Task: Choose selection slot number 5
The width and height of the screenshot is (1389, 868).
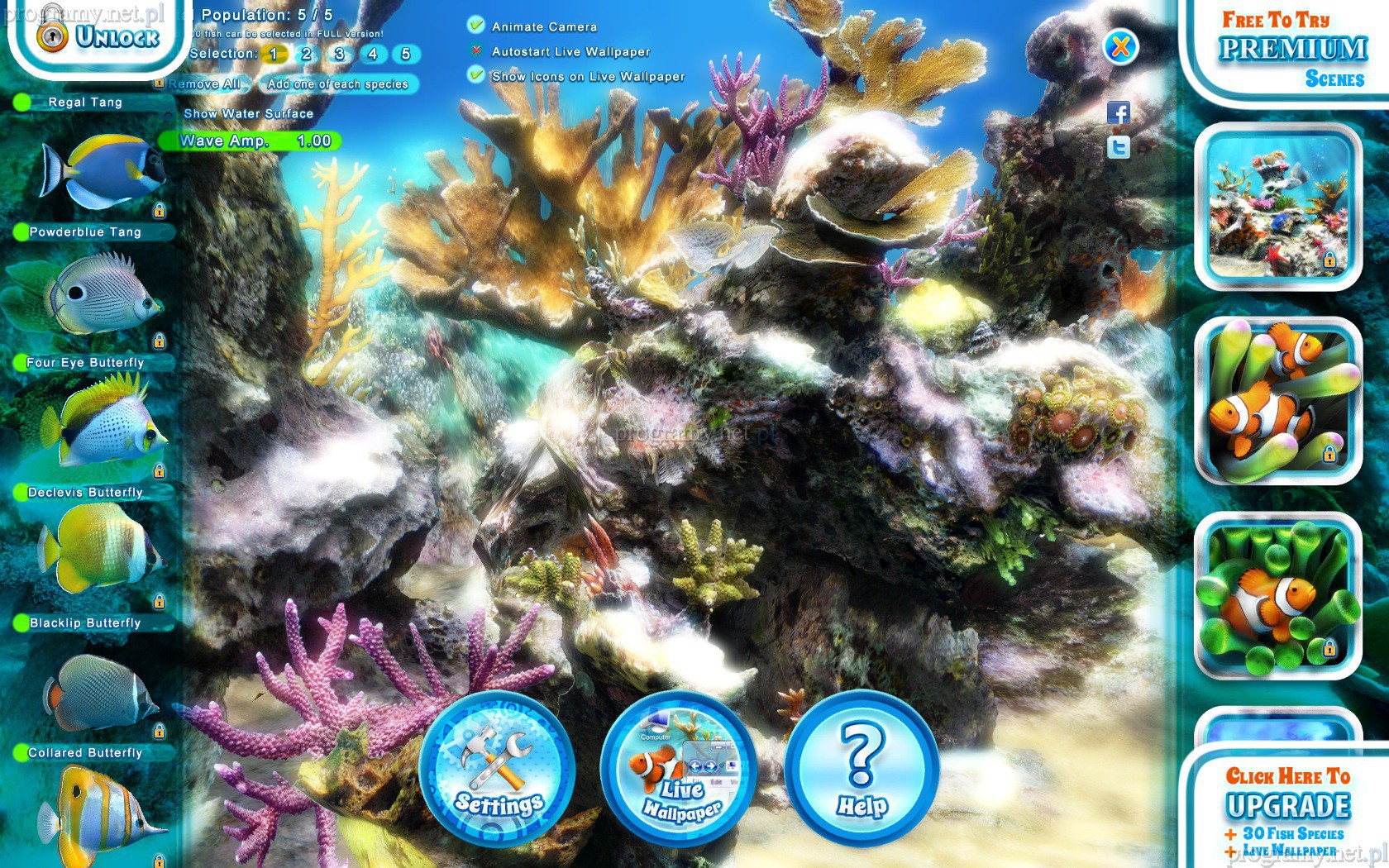Action: 405,55
